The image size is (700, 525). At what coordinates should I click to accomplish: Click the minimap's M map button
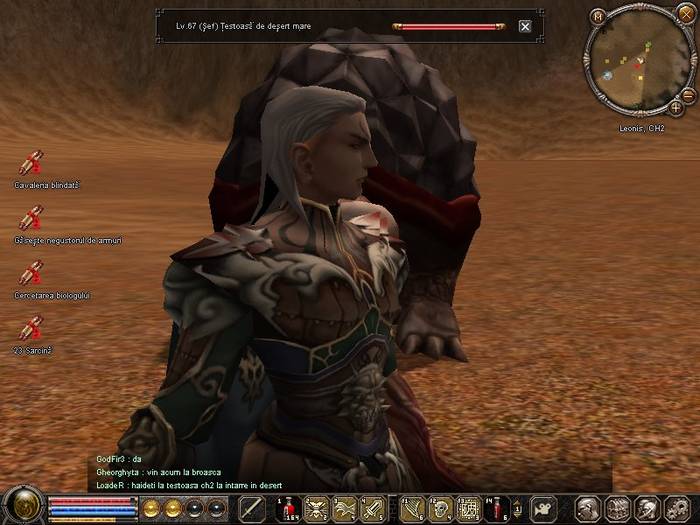(598, 16)
